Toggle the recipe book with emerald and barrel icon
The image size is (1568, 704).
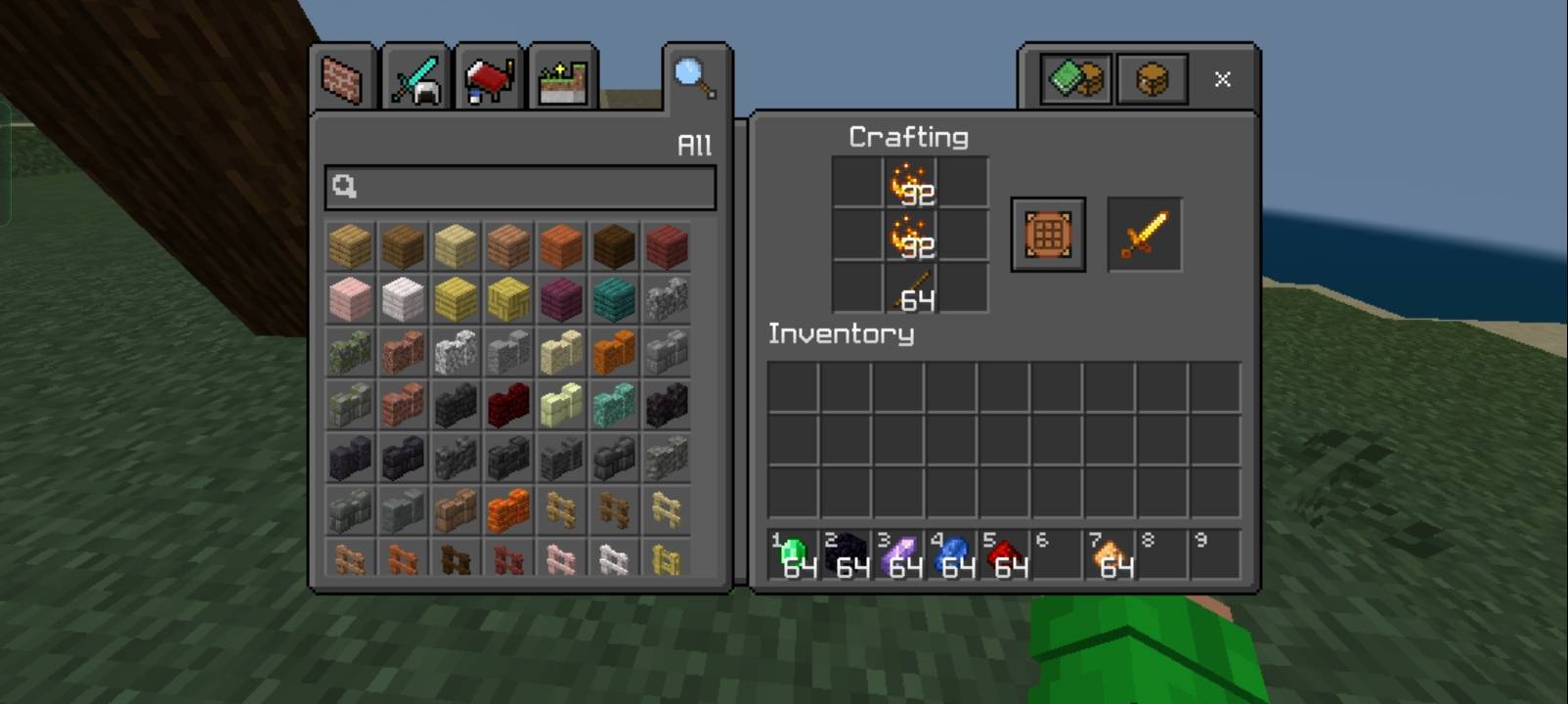pos(1072,78)
